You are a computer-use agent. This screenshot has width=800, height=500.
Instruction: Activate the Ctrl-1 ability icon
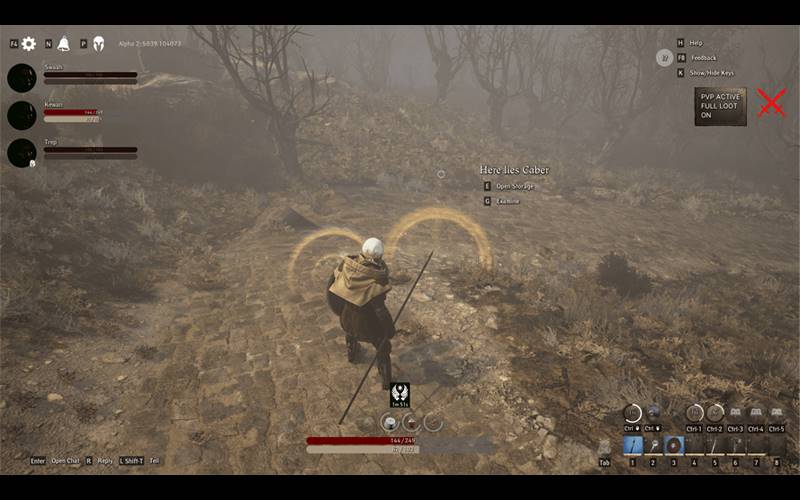[x=695, y=413]
